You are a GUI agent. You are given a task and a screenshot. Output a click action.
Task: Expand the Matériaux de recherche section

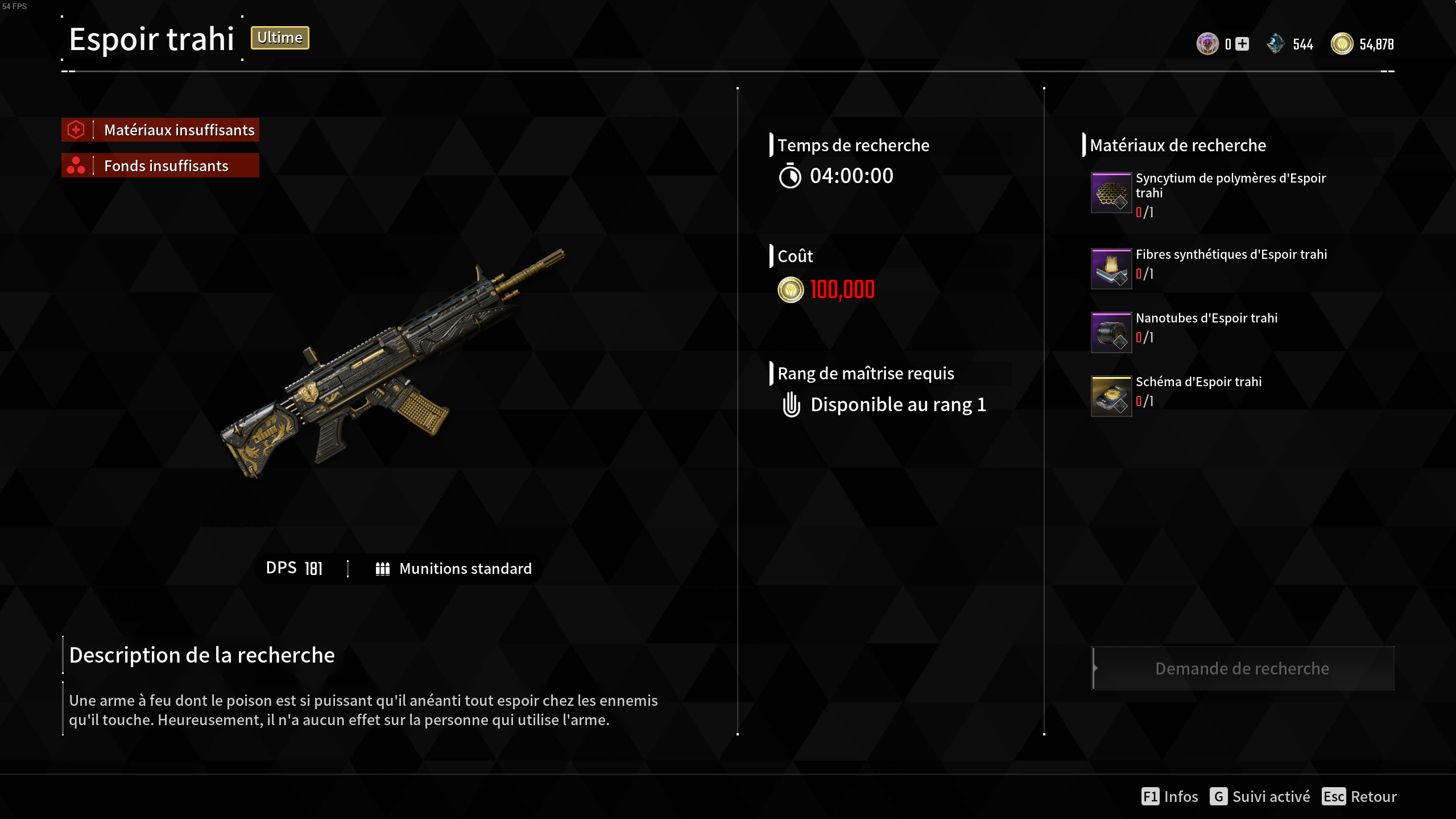[1177, 145]
